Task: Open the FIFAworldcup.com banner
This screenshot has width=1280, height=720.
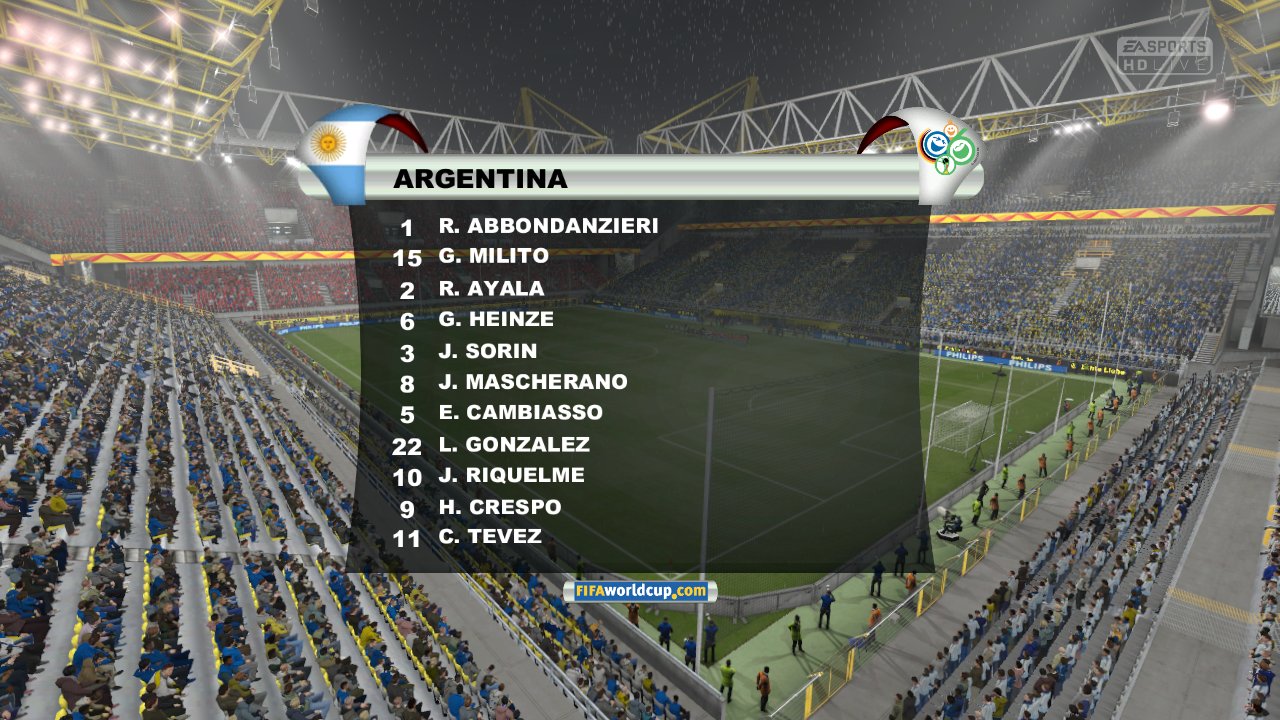Action: point(640,592)
